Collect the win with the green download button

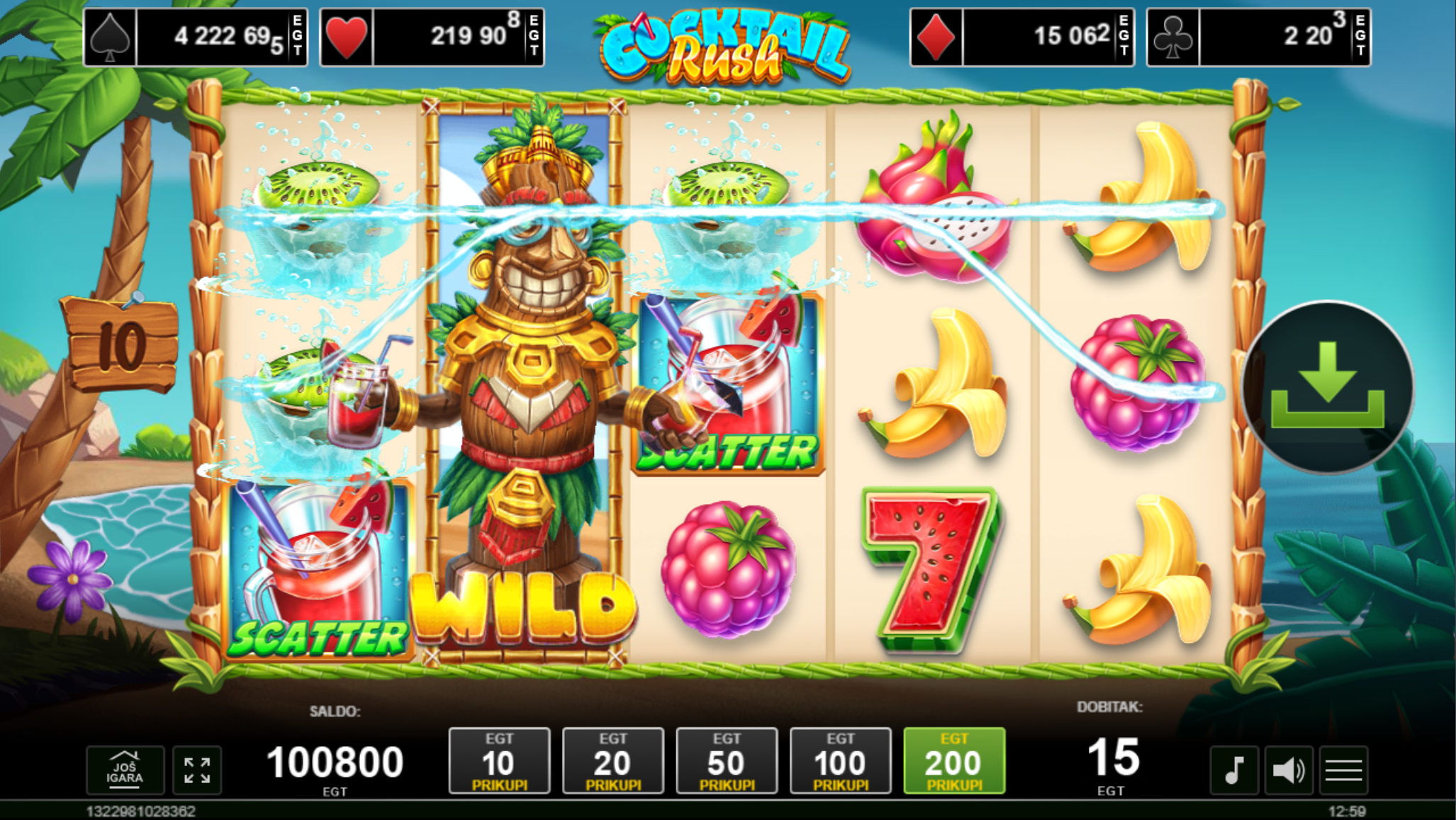[x=1327, y=388]
